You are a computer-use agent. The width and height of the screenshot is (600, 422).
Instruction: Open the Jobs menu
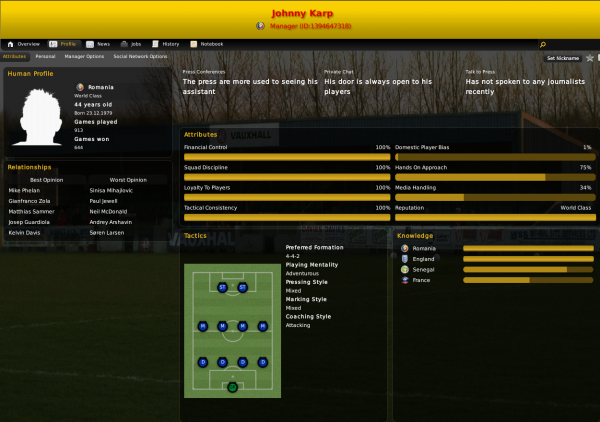(x=131, y=44)
